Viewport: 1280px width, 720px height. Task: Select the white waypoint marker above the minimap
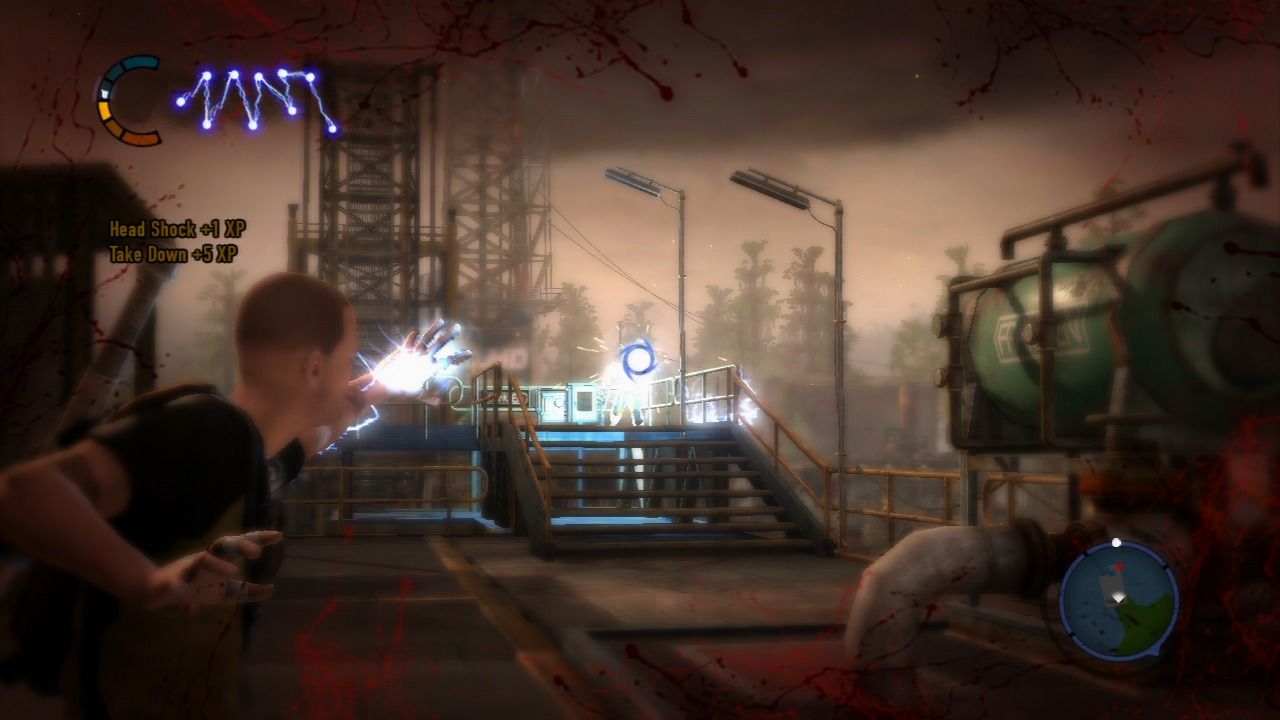click(1117, 542)
